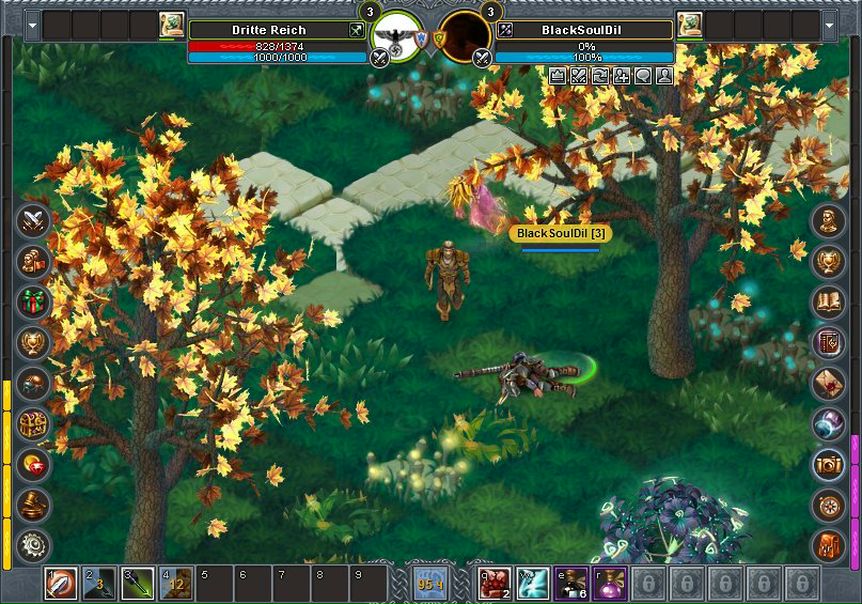Use the purple potion in slot r
The width and height of the screenshot is (862, 604).
pyautogui.click(x=609, y=584)
